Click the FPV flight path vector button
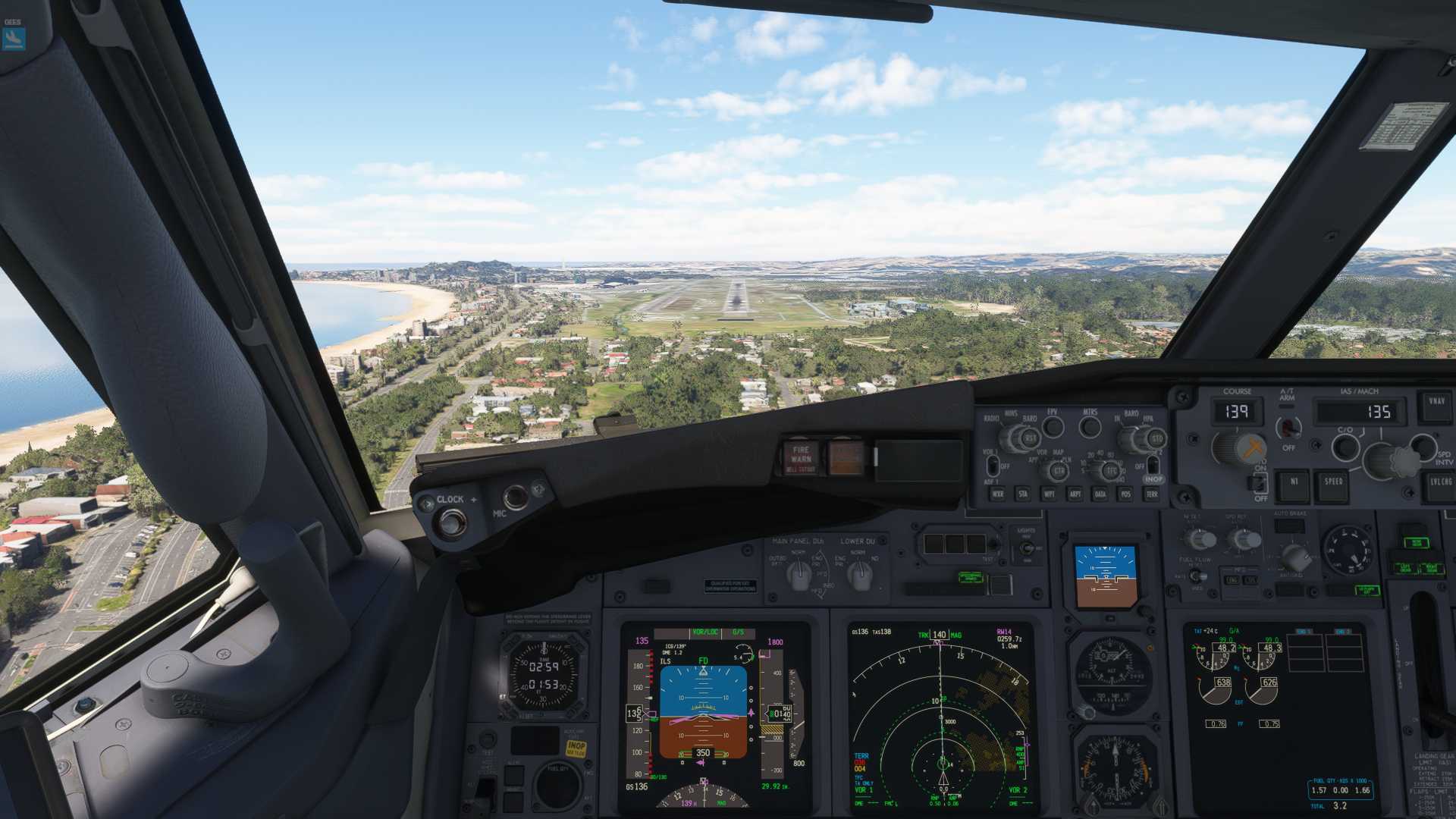The width and height of the screenshot is (1456, 819). coord(1053,427)
